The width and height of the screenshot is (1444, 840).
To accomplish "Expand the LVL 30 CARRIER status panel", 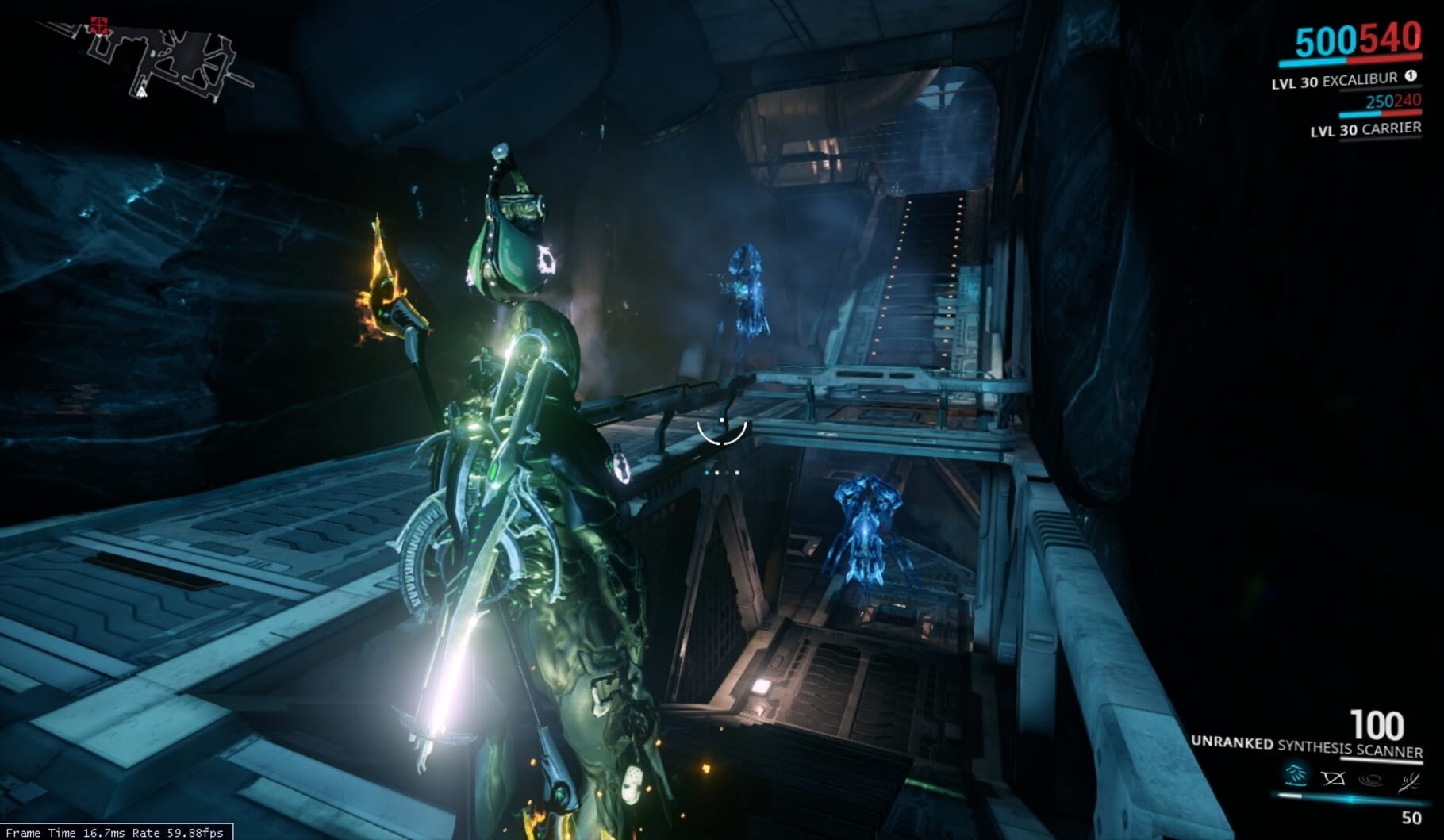I will pyautogui.click(x=1365, y=129).
